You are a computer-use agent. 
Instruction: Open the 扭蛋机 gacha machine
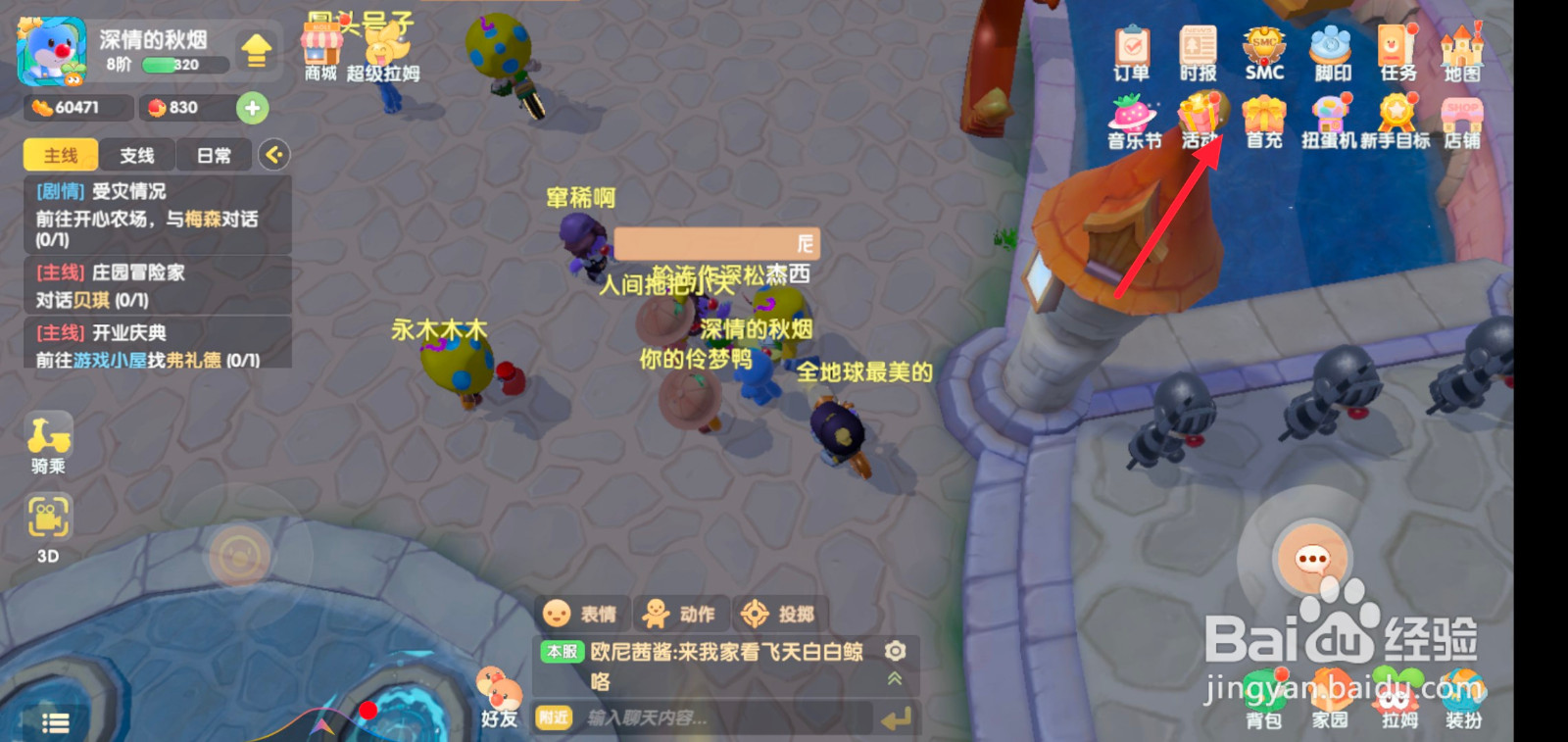point(1331,115)
